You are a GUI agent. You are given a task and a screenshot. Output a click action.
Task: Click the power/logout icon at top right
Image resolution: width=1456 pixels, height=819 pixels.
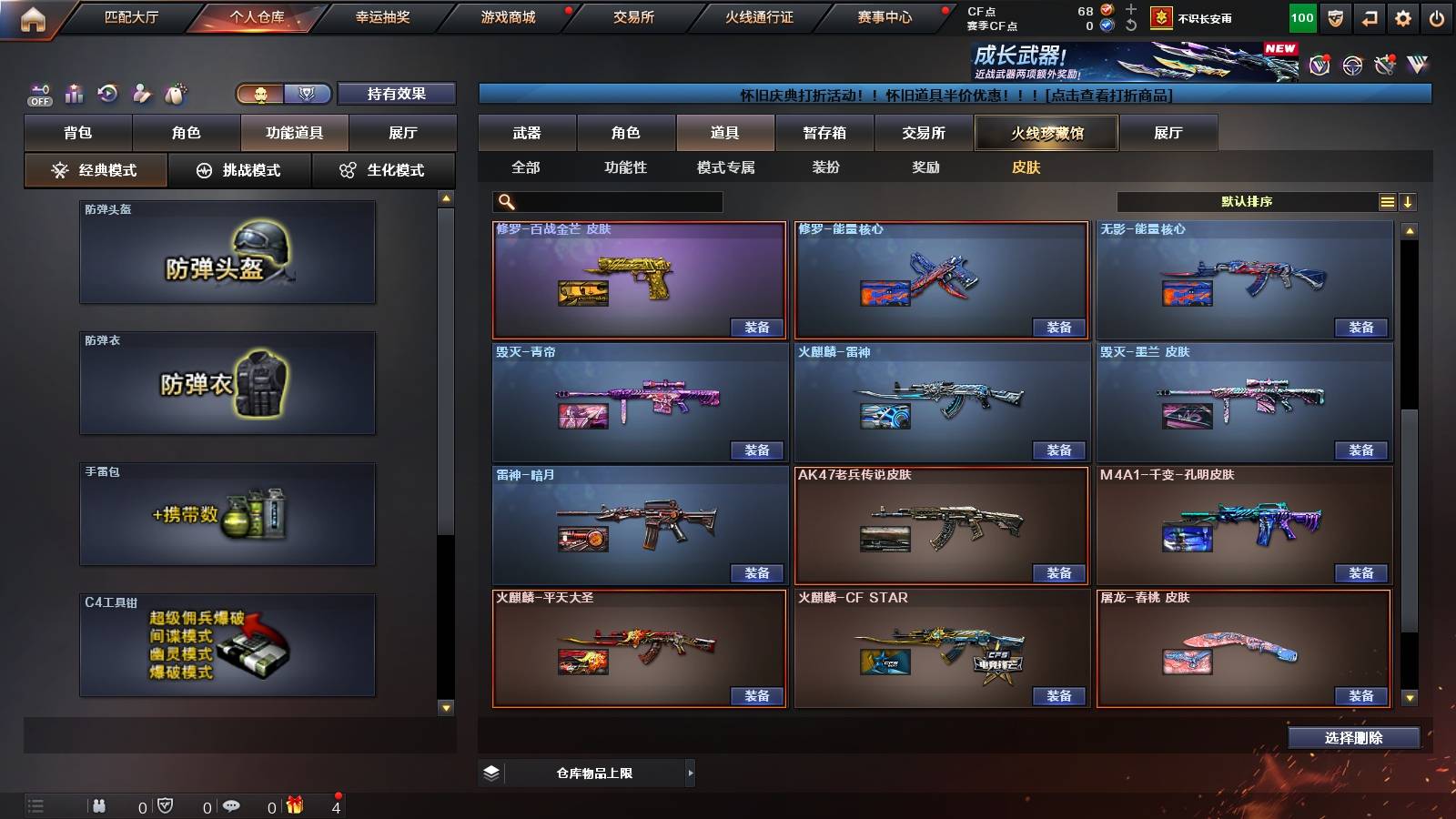click(x=1437, y=16)
